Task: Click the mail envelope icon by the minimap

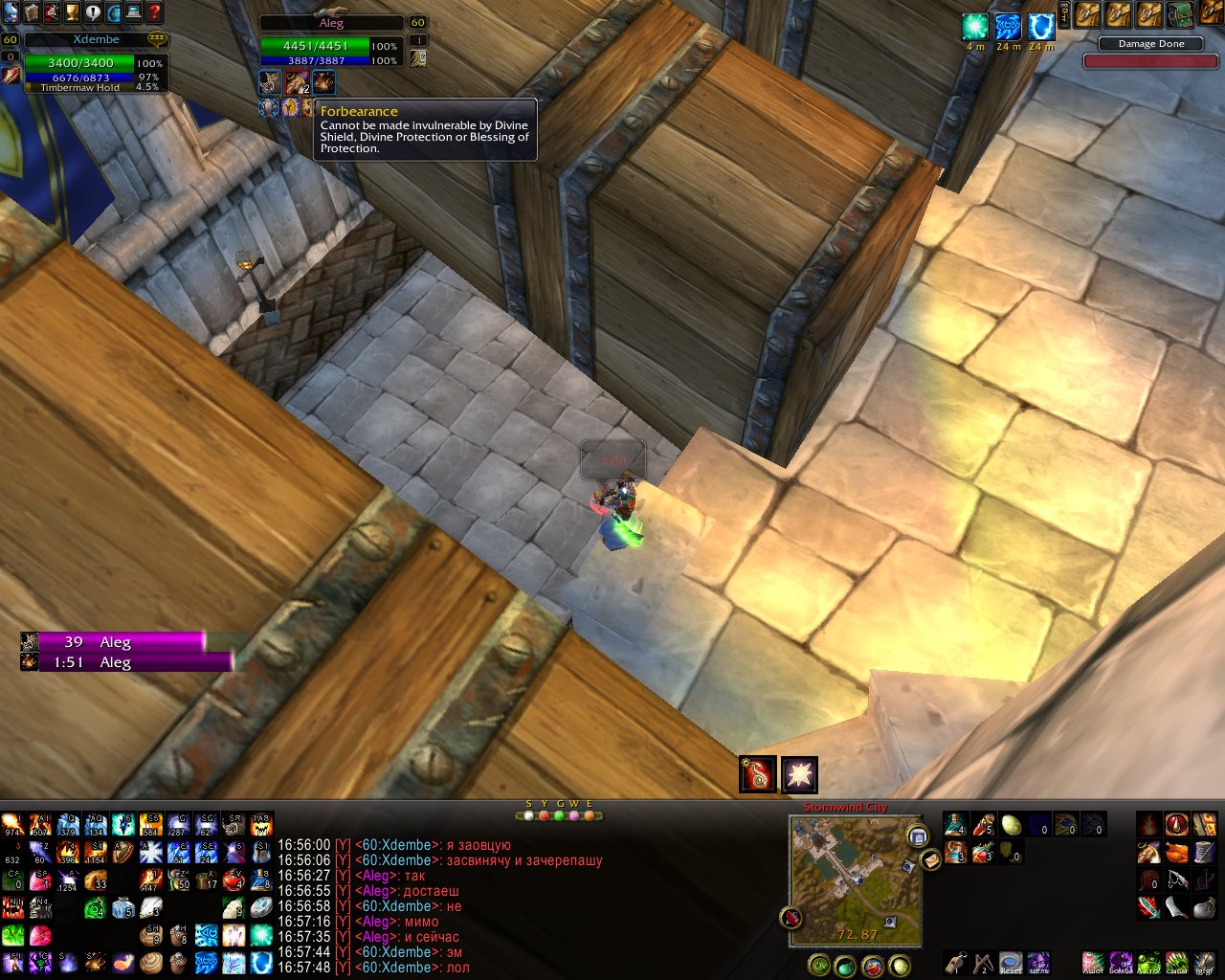Action: tap(931, 860)
